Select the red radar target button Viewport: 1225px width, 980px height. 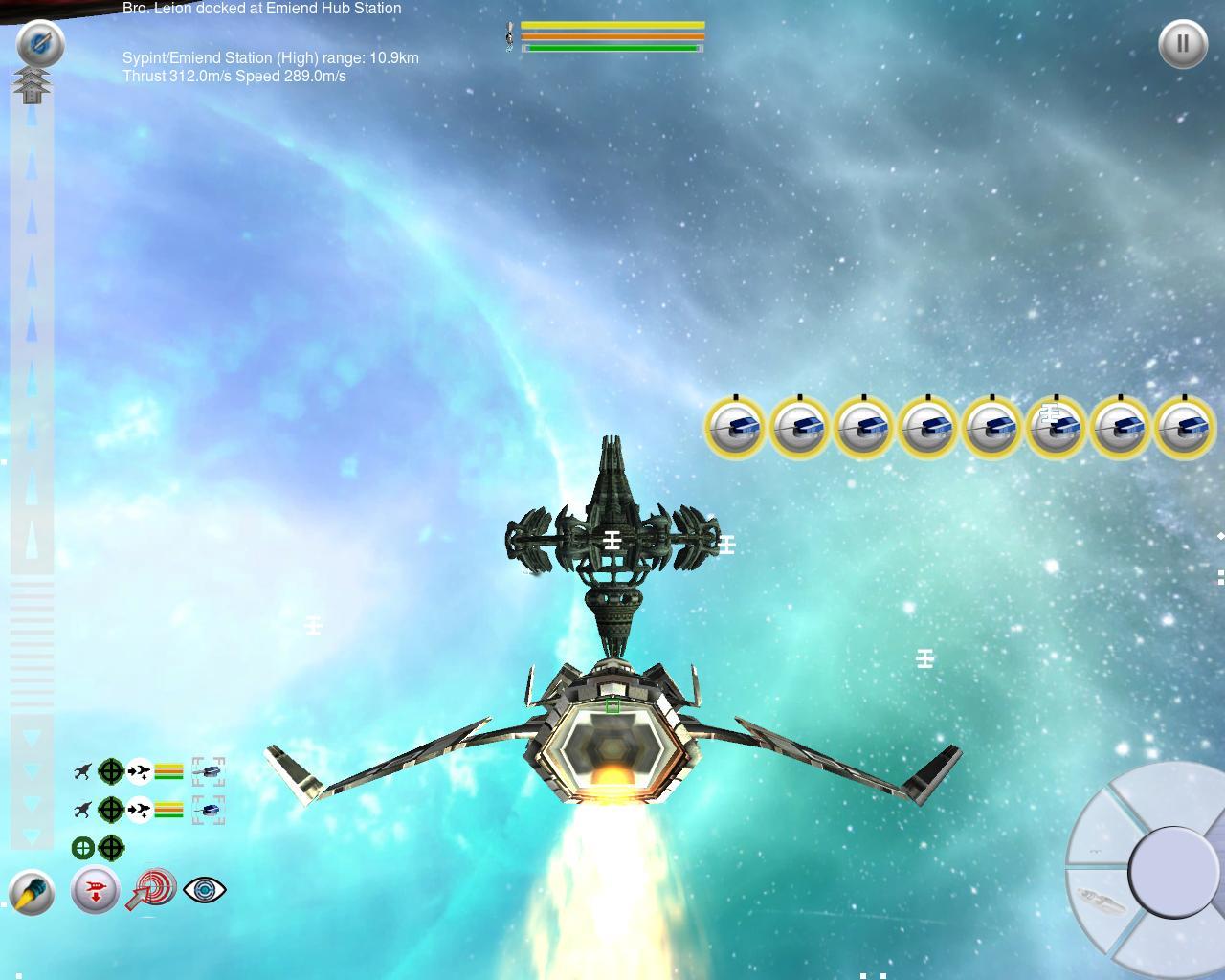151,889
